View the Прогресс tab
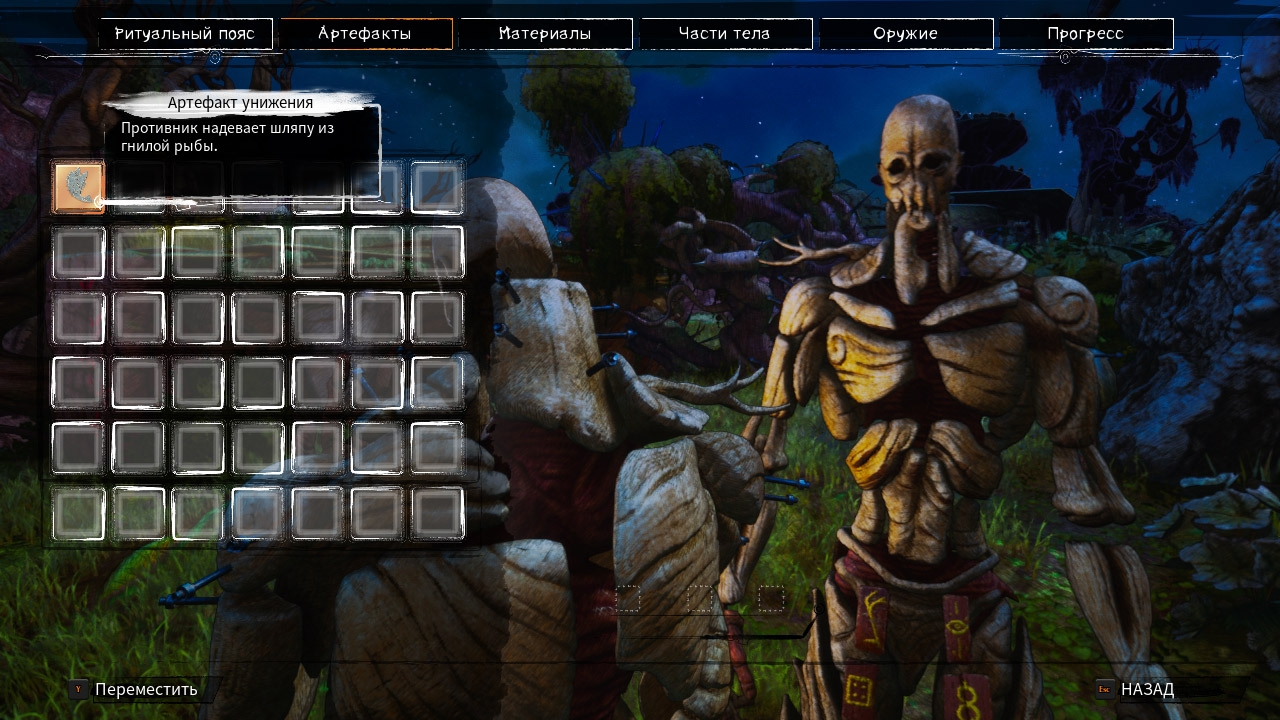This screenshot has width=1280, height=720. coord(1085,34)
